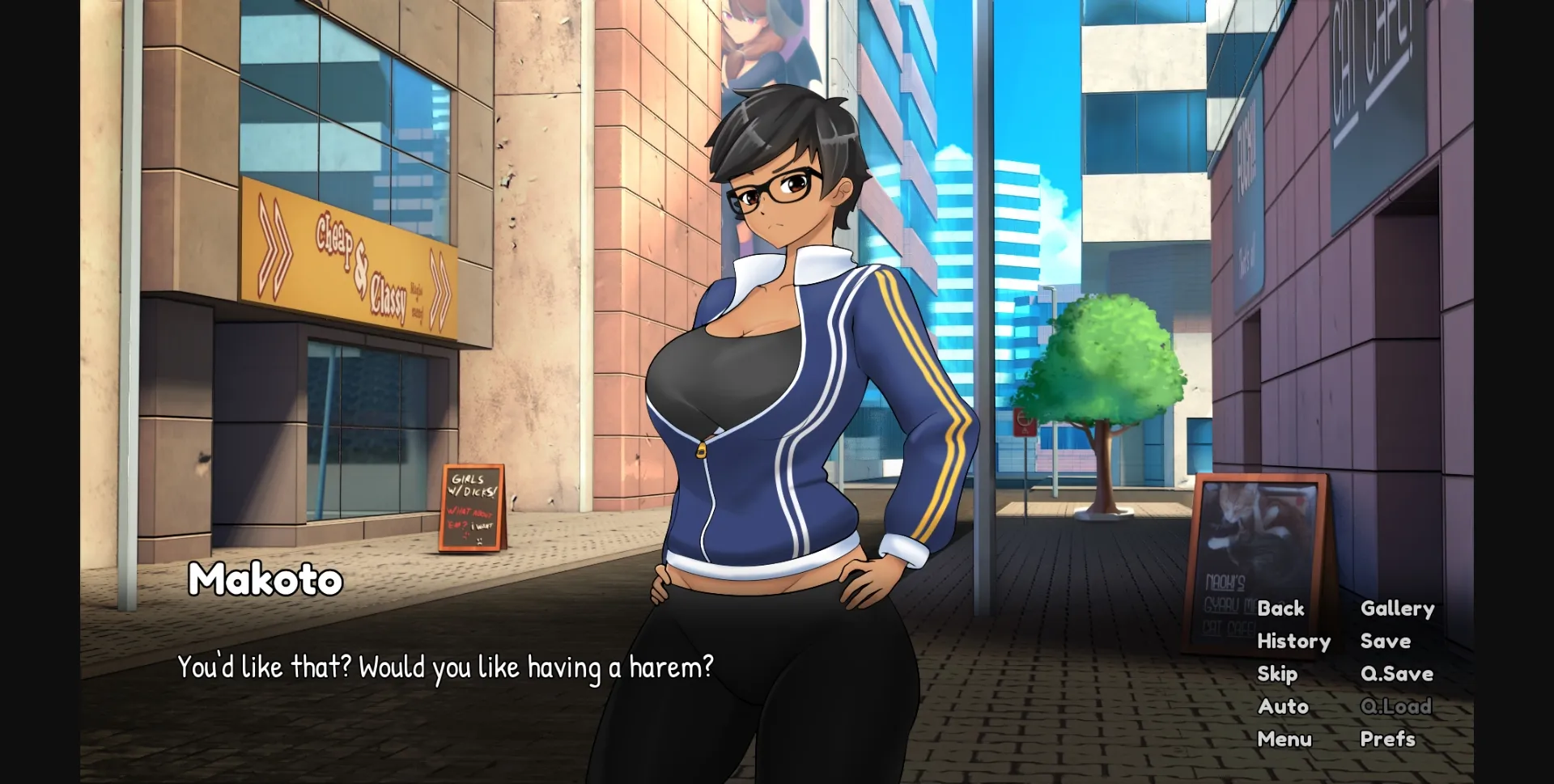
Task: Open the Gallery screen
Action: click(1397, 608)
